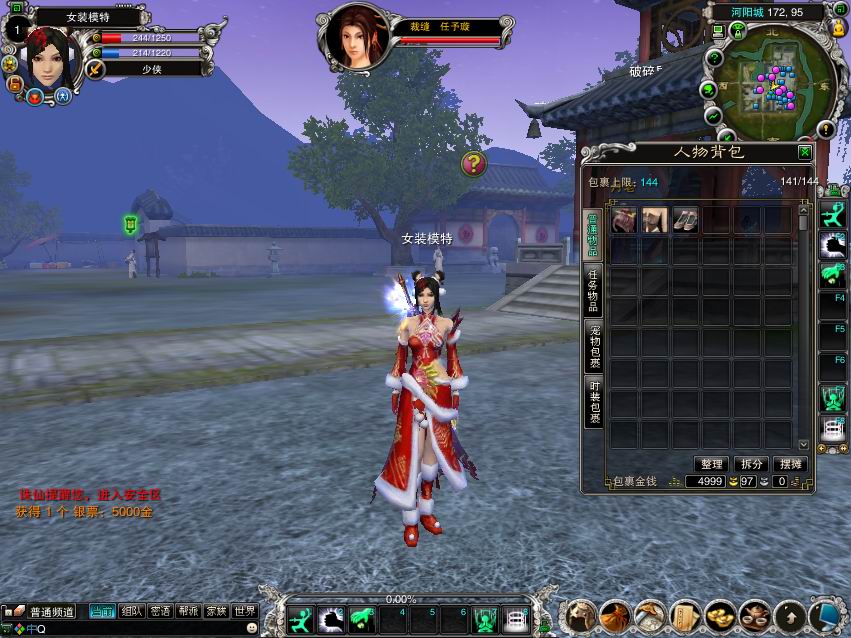Screen dimensions: 851x638
Task: Close the 人物背包 inventory window
Action: tap(805, 152)
